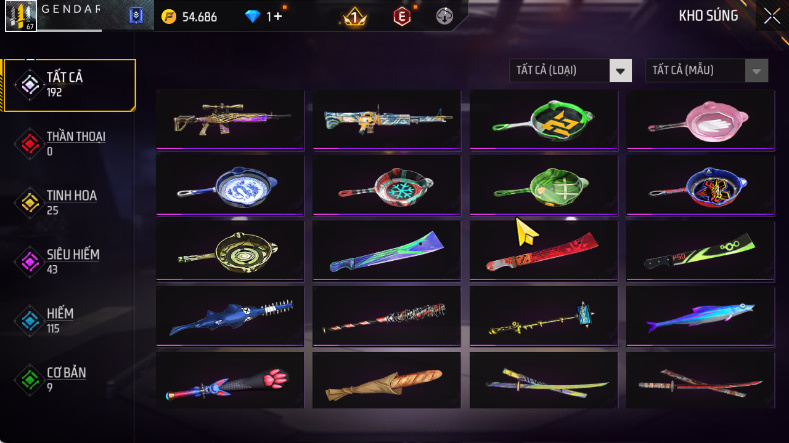Choose the baguette bread melee skin
This screenshot has height=443, width=789.
386,380
